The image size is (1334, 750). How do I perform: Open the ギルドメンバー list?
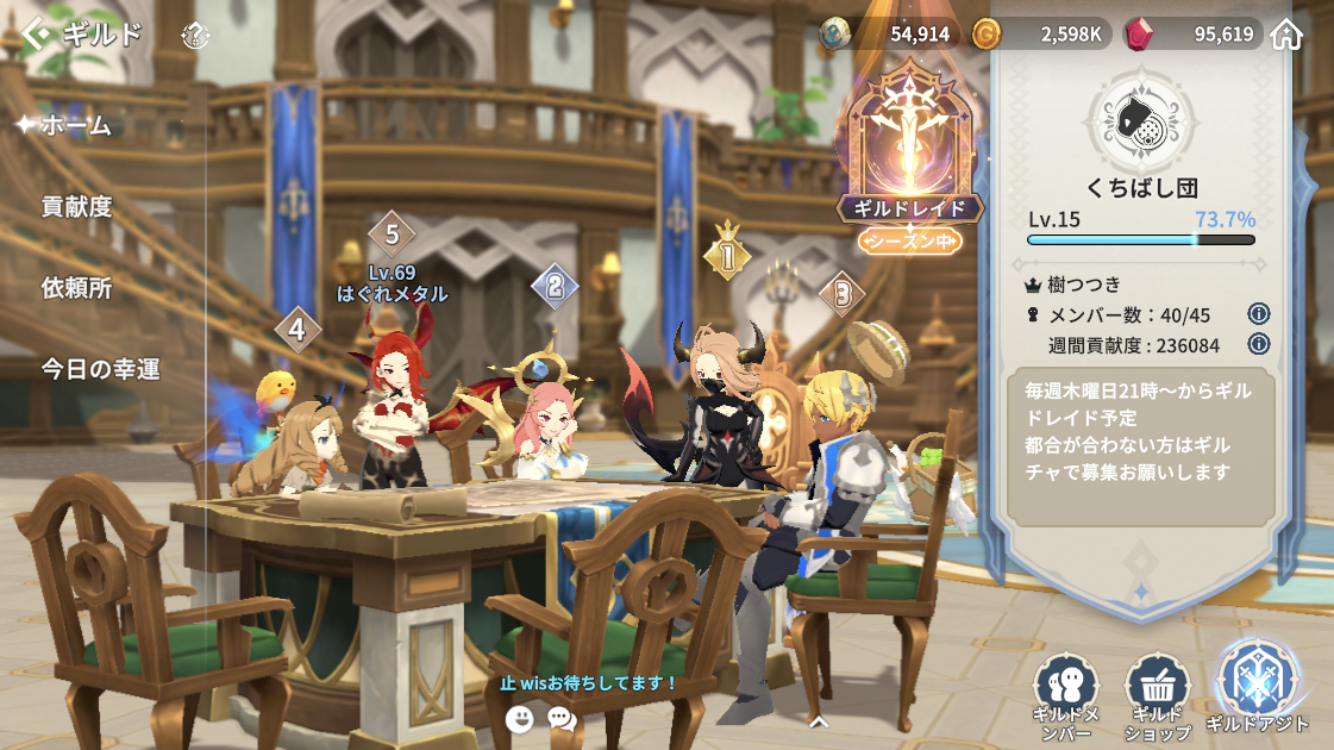pos(1066,690)
